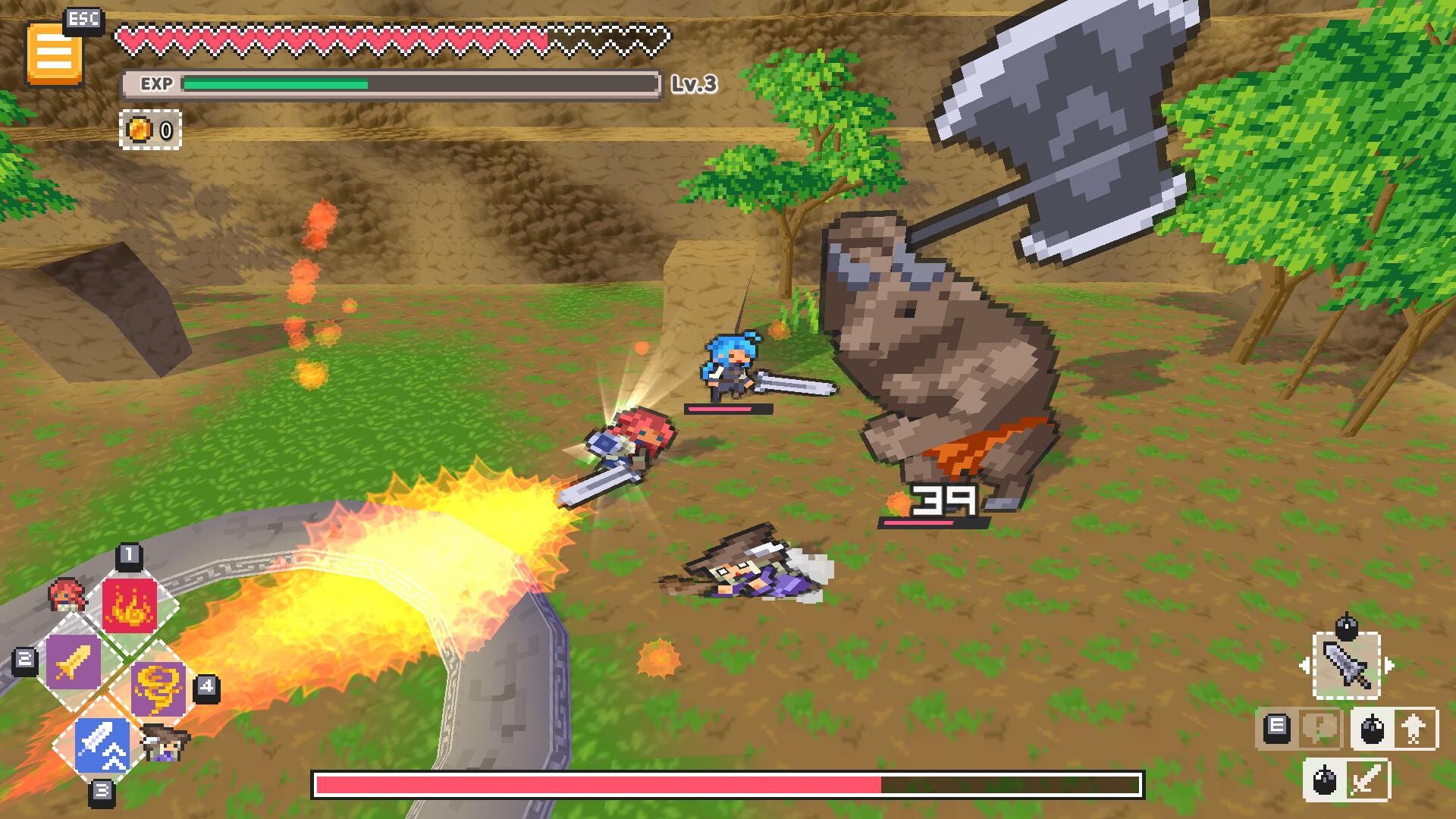Trigger the tornado skill in slot 4

click(158, 691)
